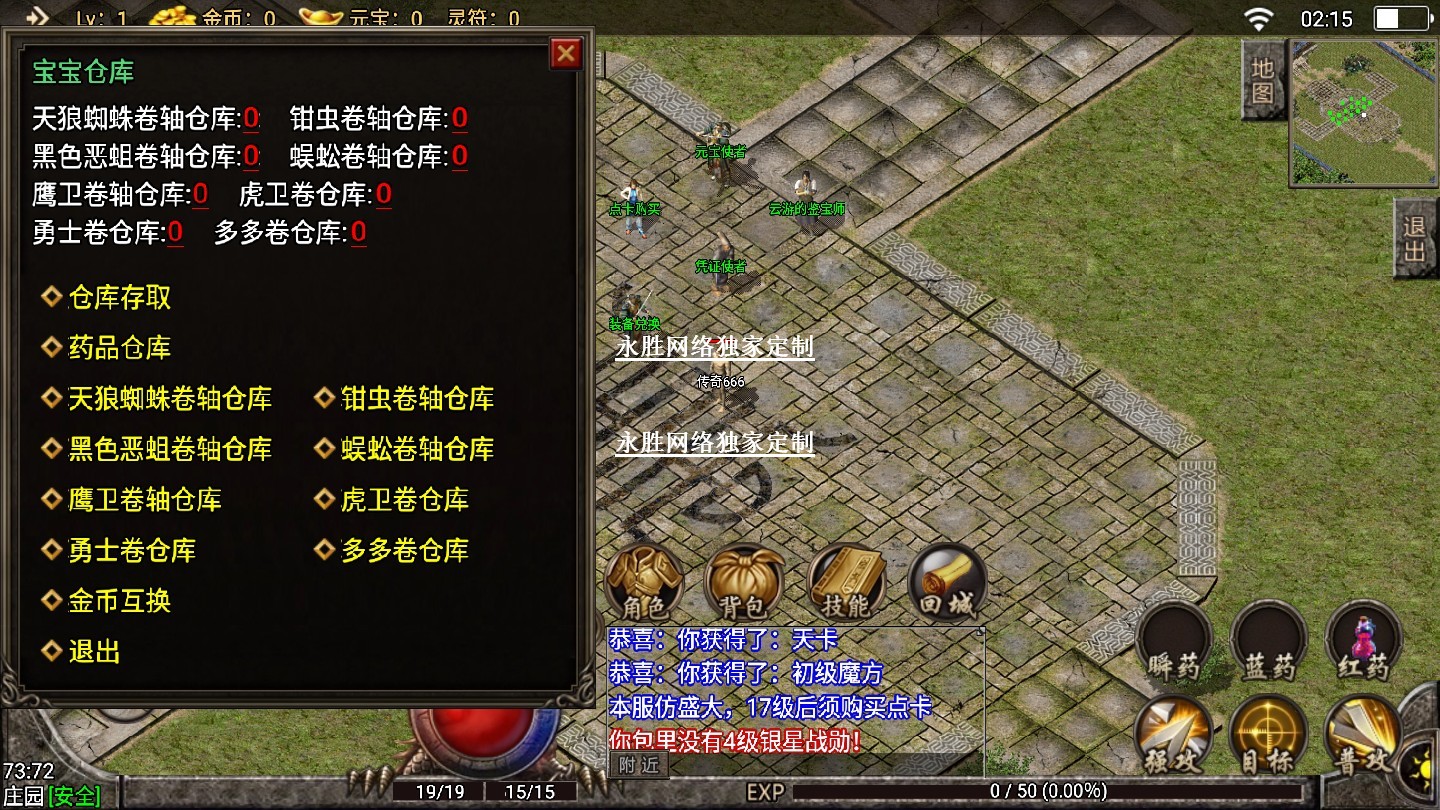Open the 角色 character icon
1440x810 pixels.
pyautogui.click(x=645, y=583)
